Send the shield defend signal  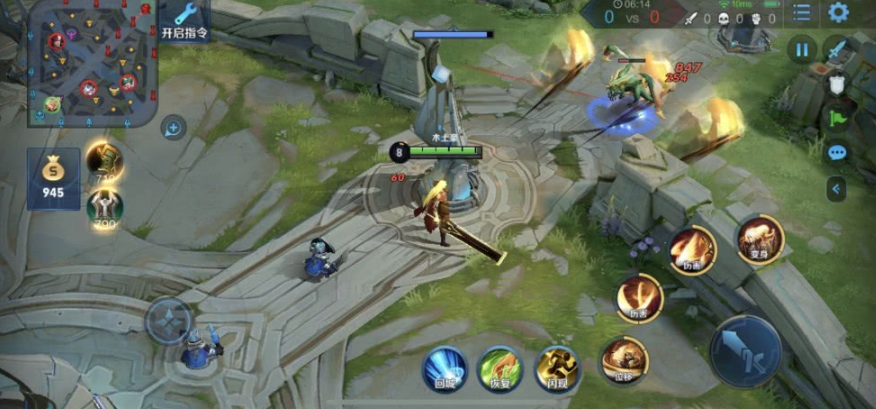837,84
